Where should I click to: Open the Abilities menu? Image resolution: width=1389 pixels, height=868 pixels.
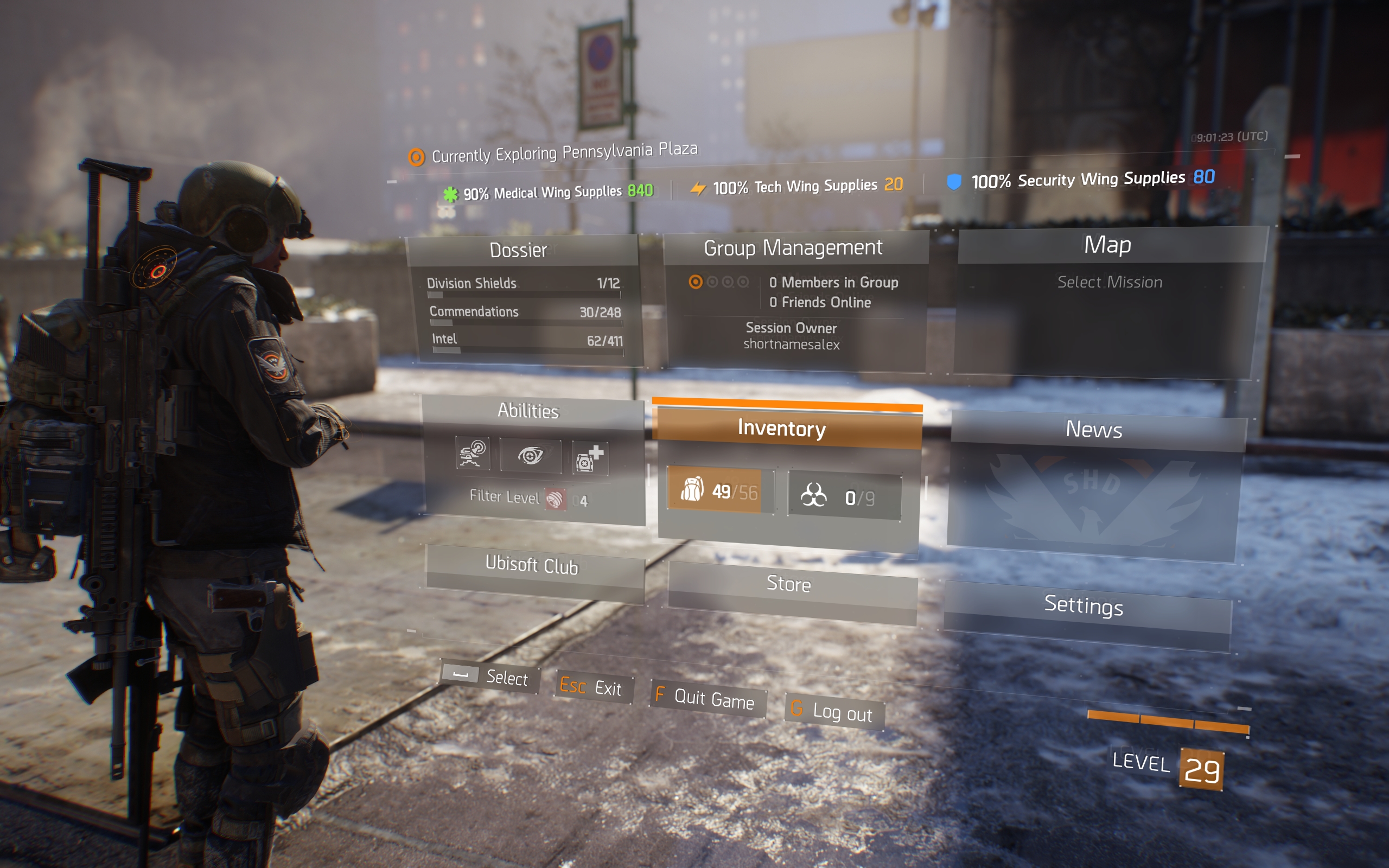(528, 411)
